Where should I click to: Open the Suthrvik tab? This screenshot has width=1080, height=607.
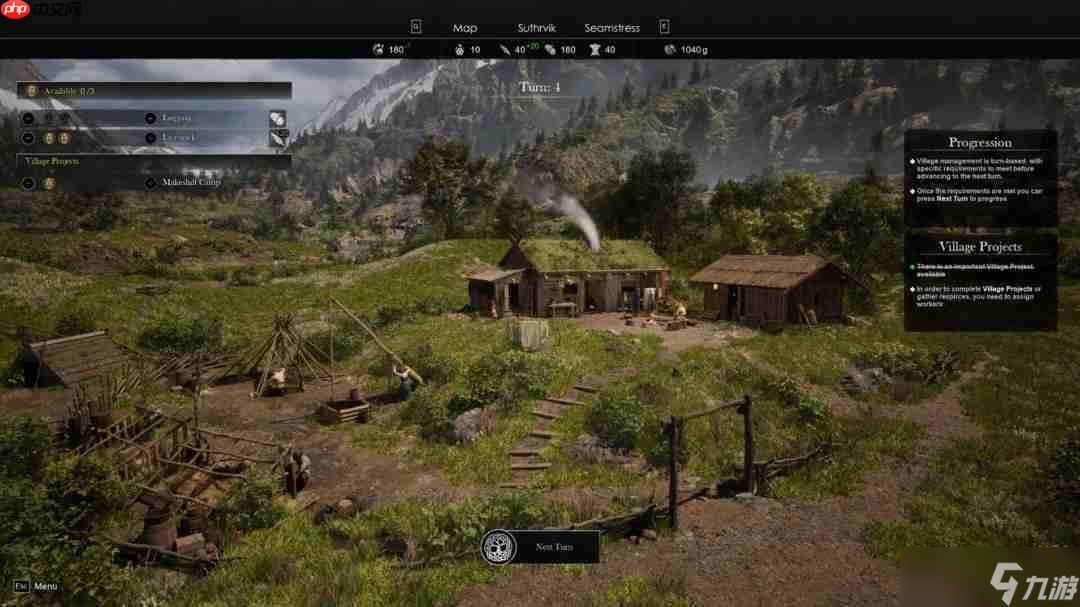click(536, 28)
